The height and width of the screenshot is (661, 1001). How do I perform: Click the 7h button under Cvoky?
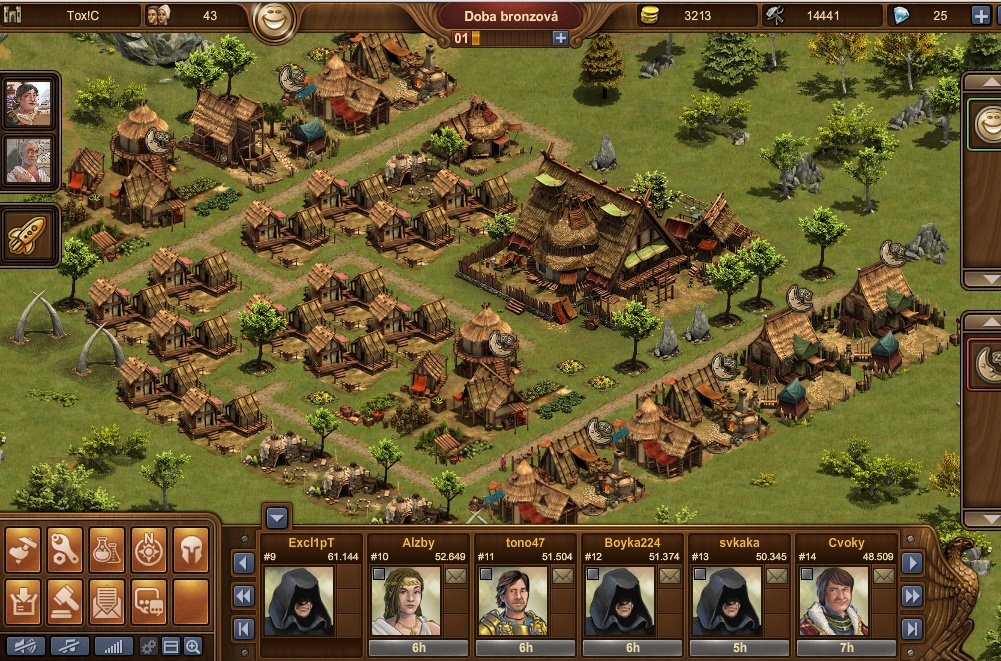click(848, 648)
